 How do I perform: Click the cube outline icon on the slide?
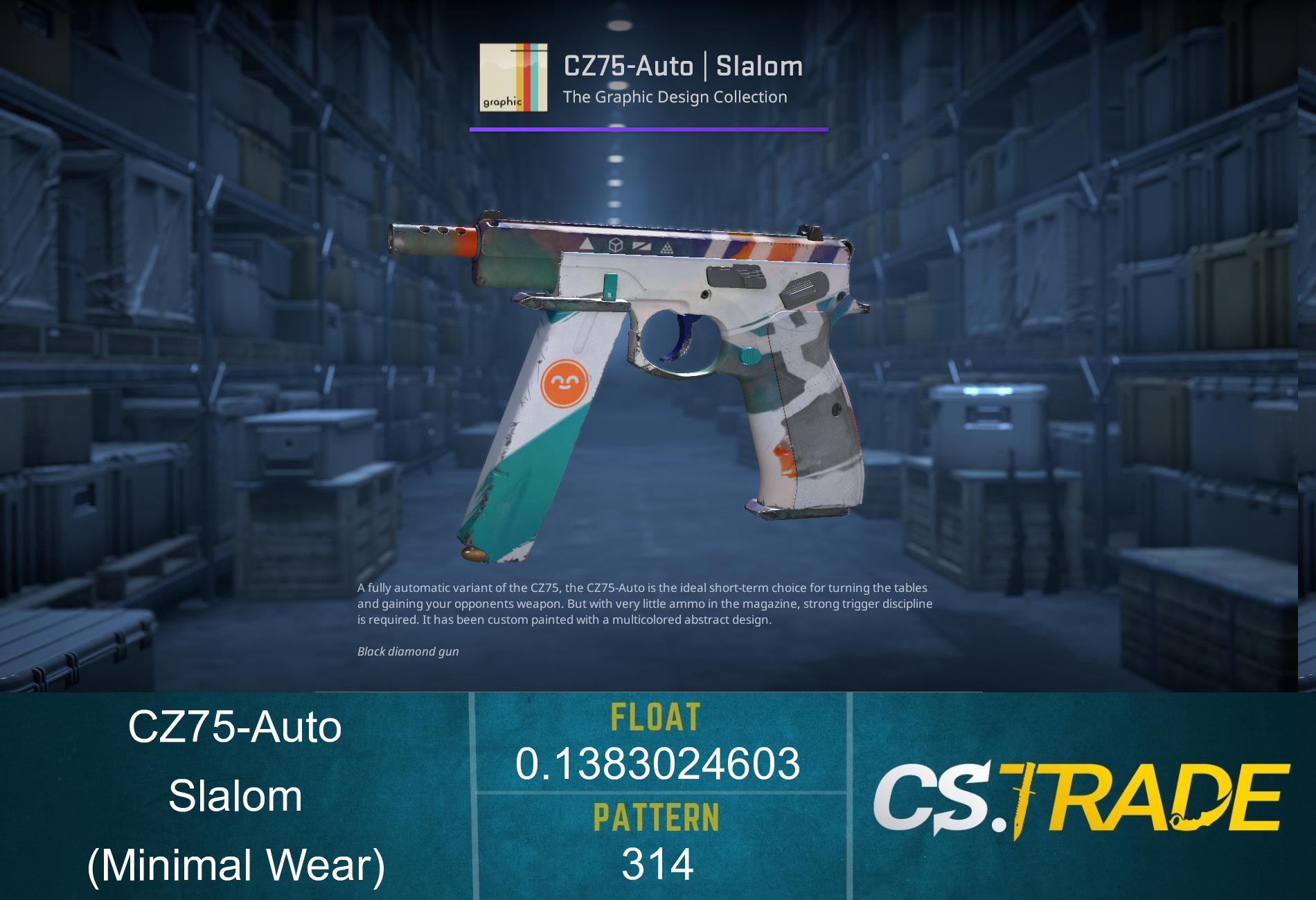pyautogui.click(x=616, y=246)
